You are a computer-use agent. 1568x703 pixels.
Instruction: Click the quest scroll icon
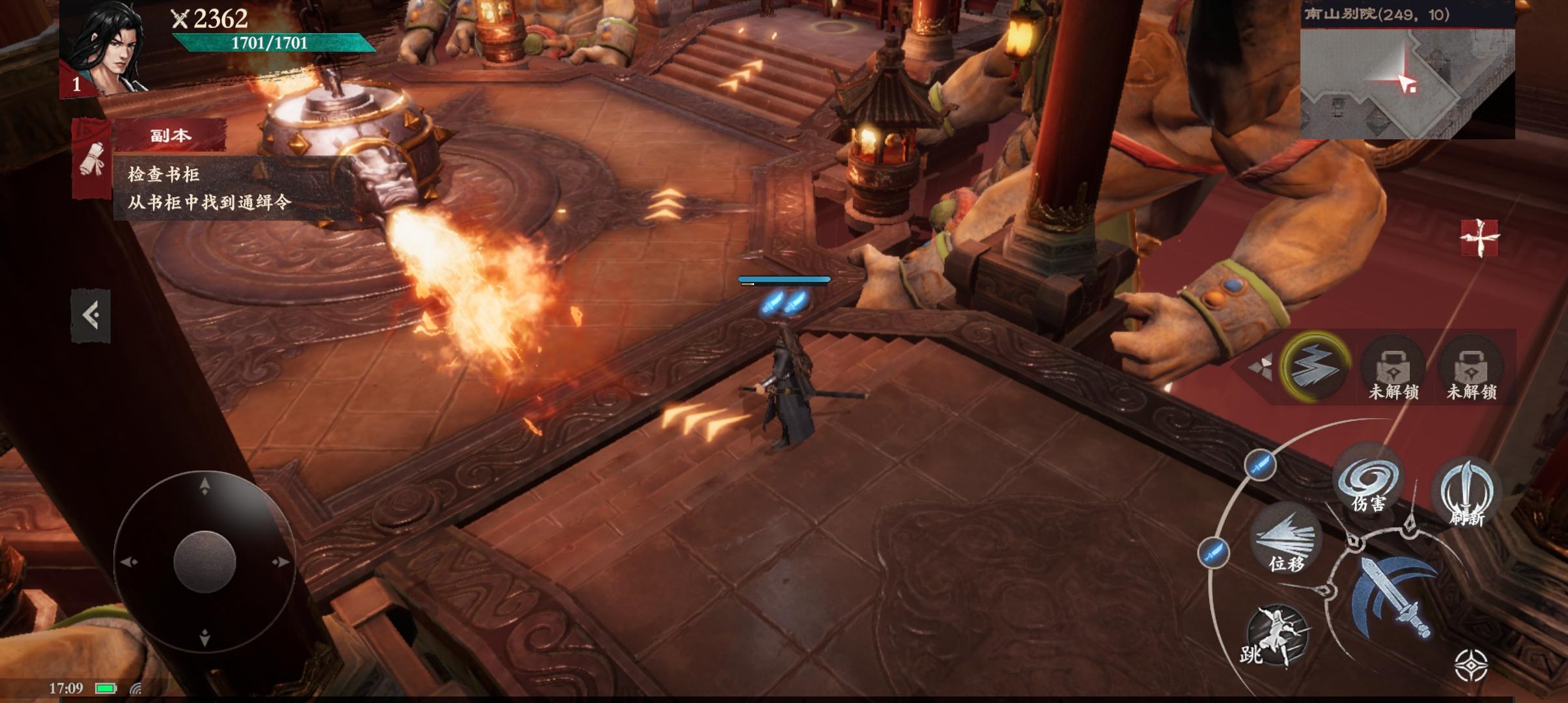tap(92, 158)
